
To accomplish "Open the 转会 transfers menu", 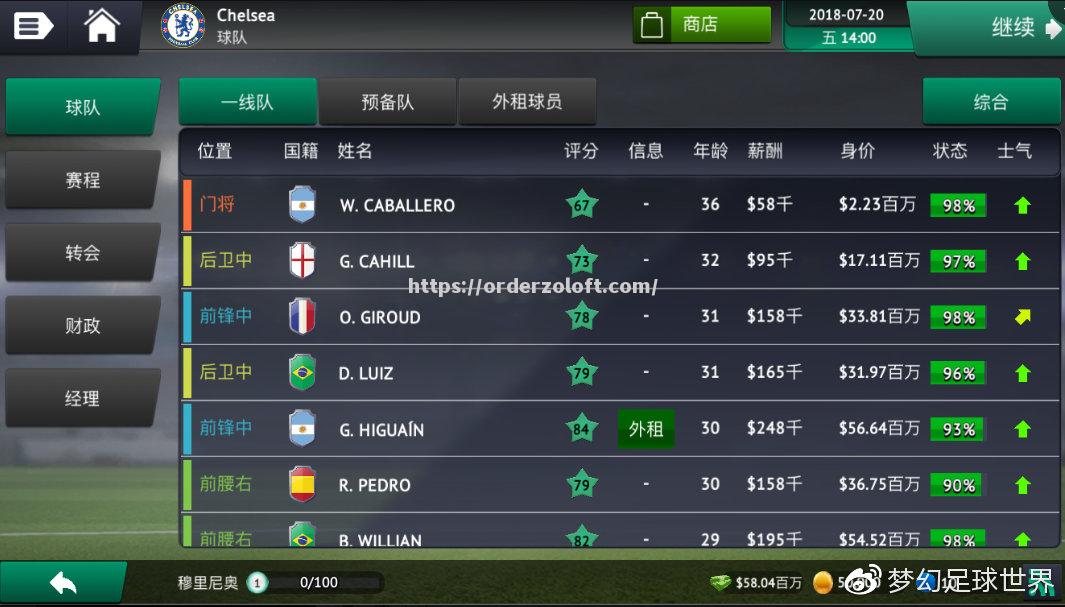I will 83,253.
